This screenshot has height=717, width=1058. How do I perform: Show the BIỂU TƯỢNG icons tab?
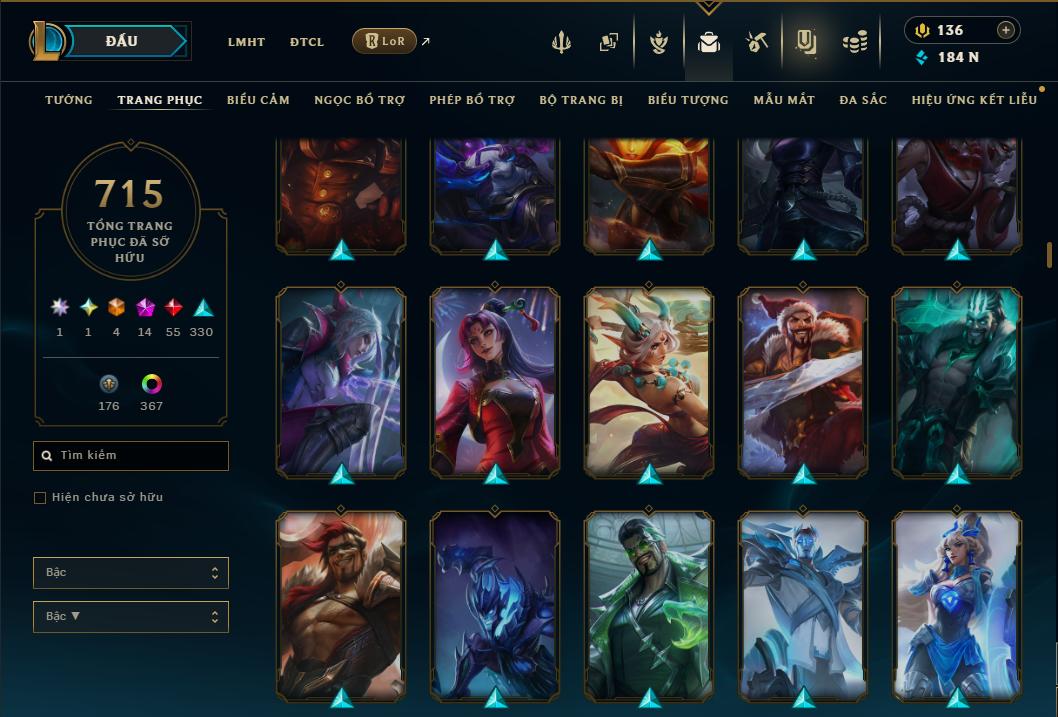point(688,100)
